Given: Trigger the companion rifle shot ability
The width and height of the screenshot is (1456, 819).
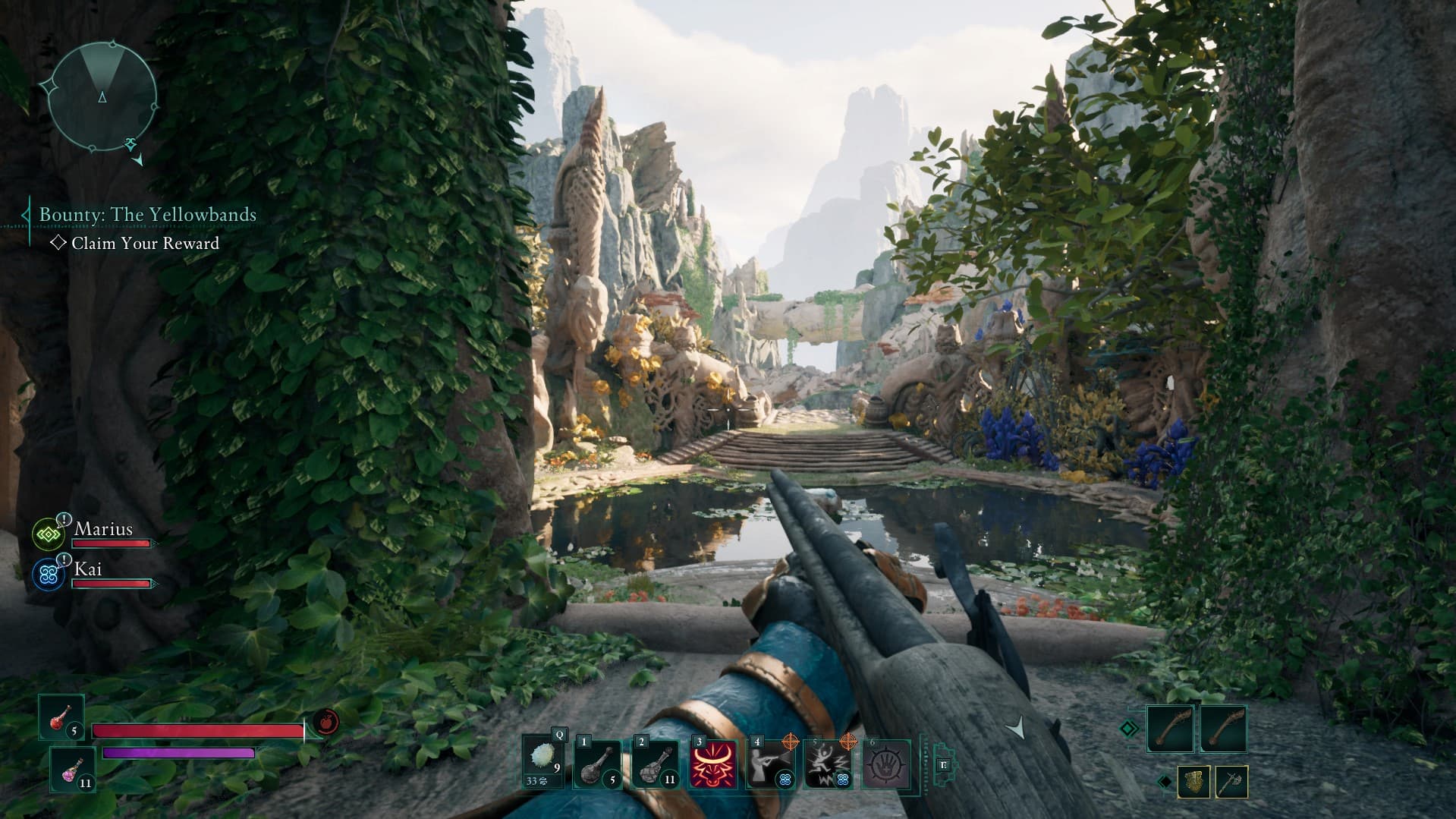Looking at the screenshot, I should tap(770, 764).
